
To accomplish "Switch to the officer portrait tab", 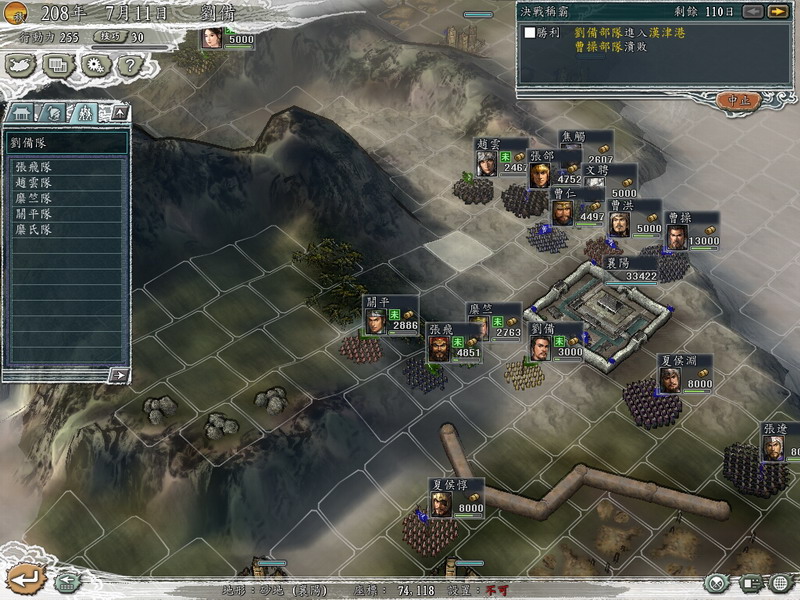I will pyautogui.click(x=55, y=112).
